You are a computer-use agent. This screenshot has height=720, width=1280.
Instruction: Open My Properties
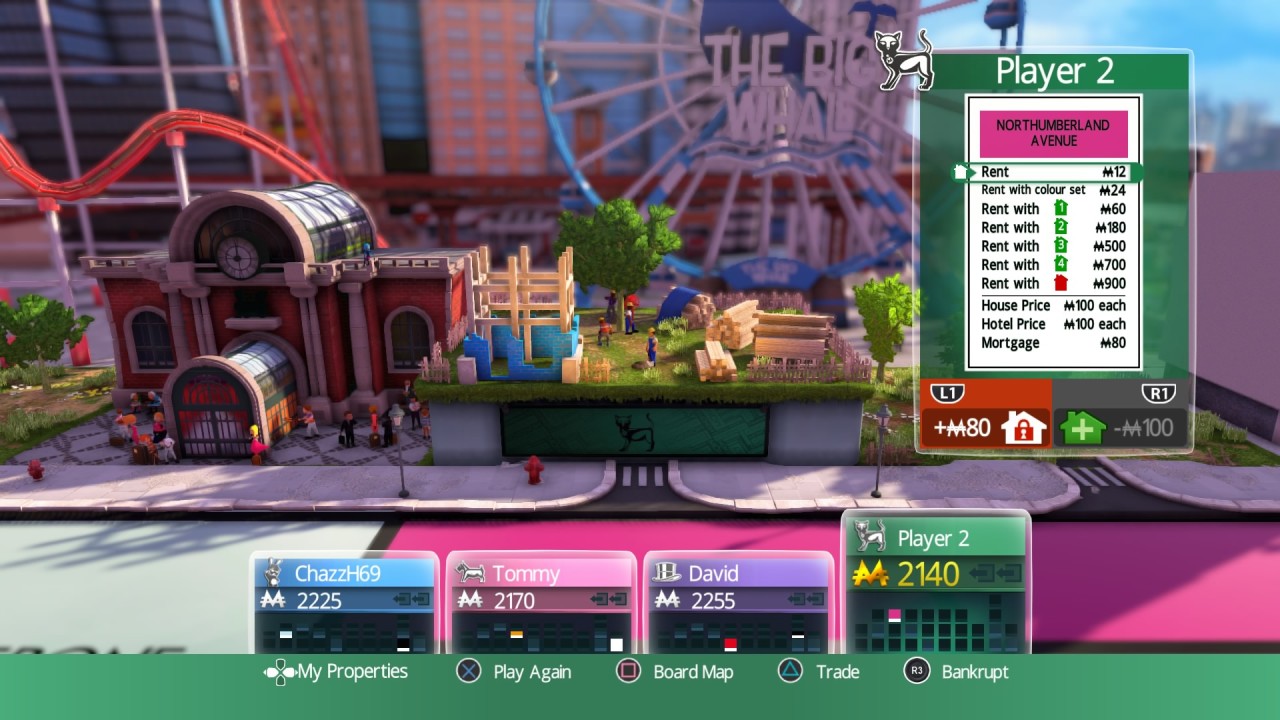336,672
